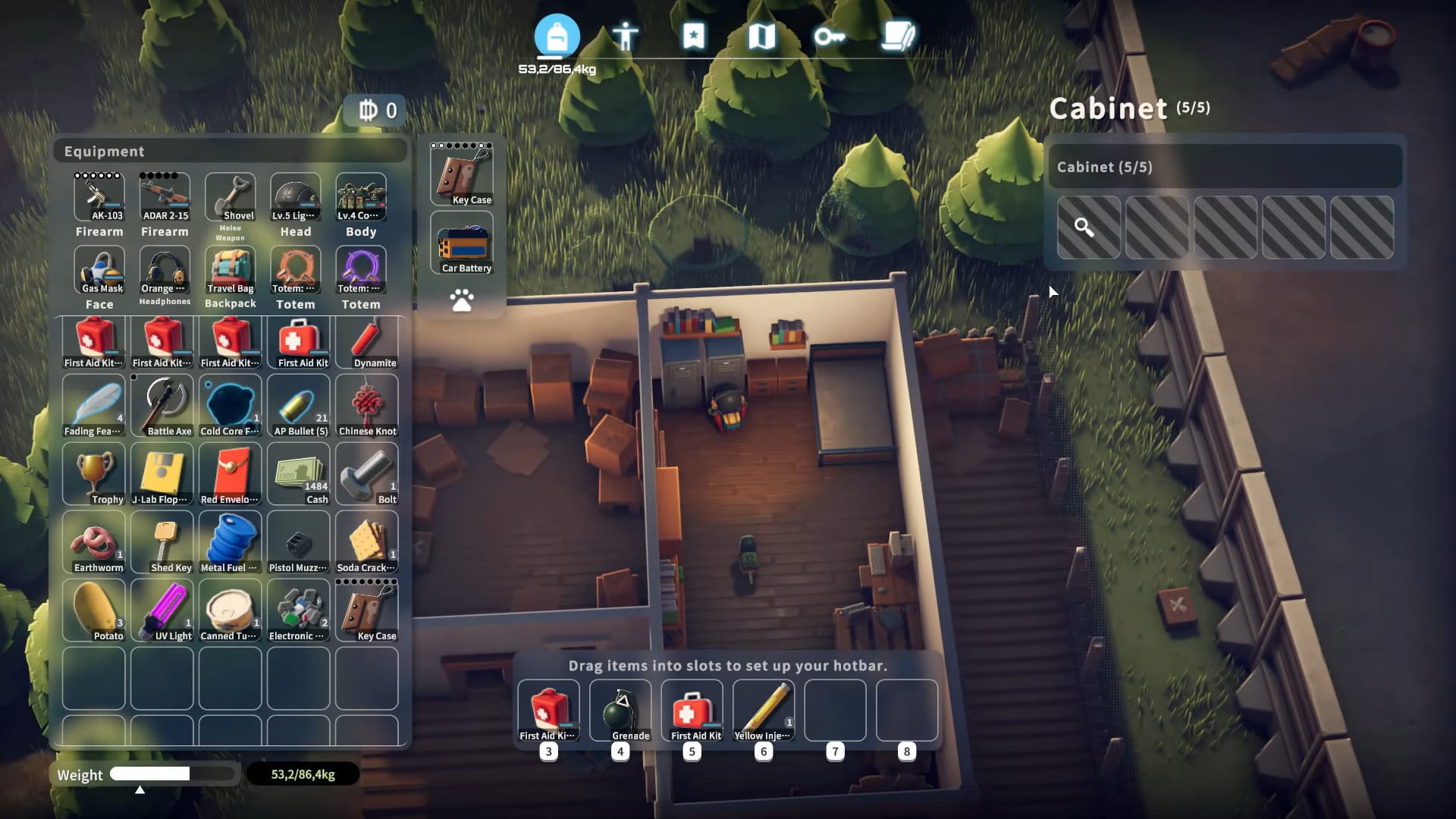Select the Car Battery slot
Screen dimensions: 1456x819
click(x=462, y=244)
